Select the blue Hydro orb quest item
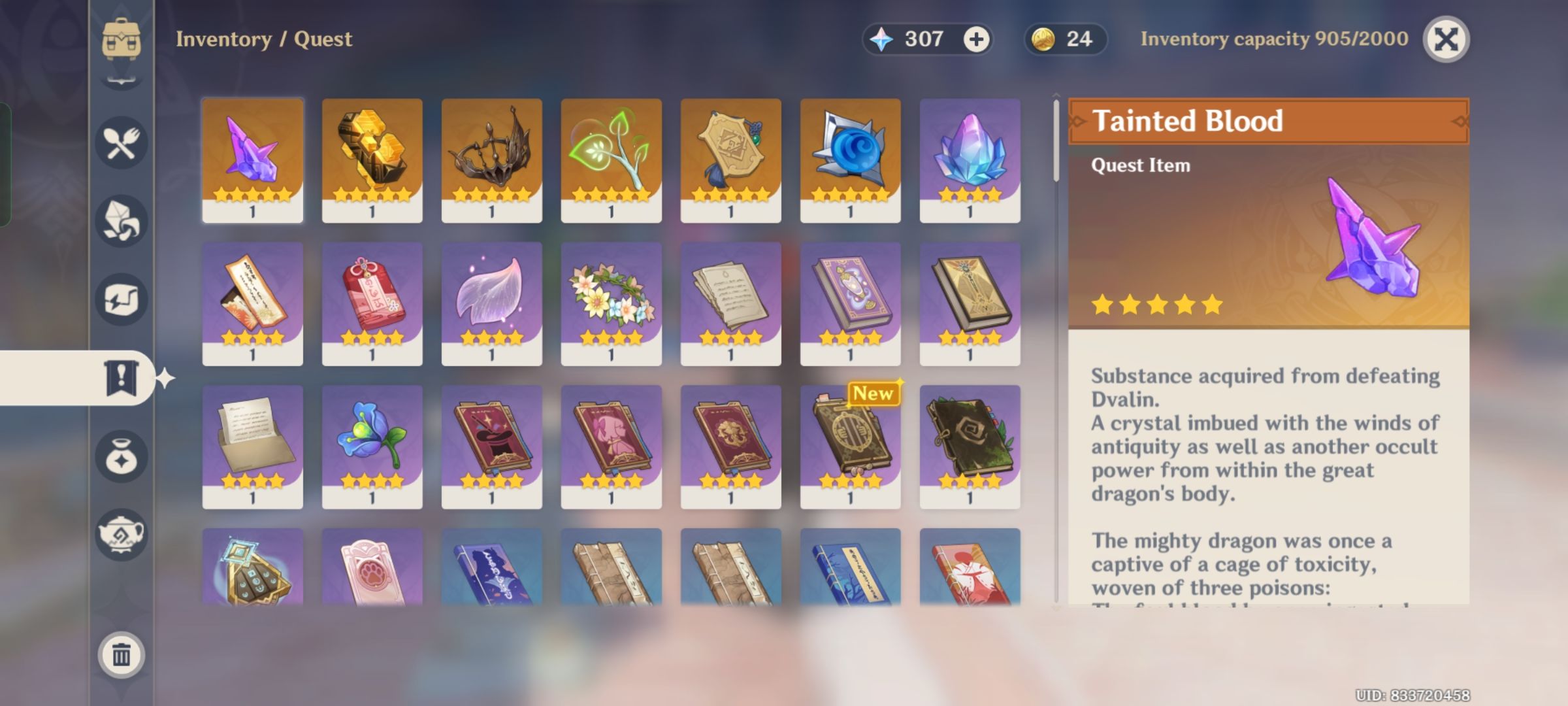Image resolution: width=1568 pixels, height=706 pixels. pyautogui.click(x=850, y=157)
